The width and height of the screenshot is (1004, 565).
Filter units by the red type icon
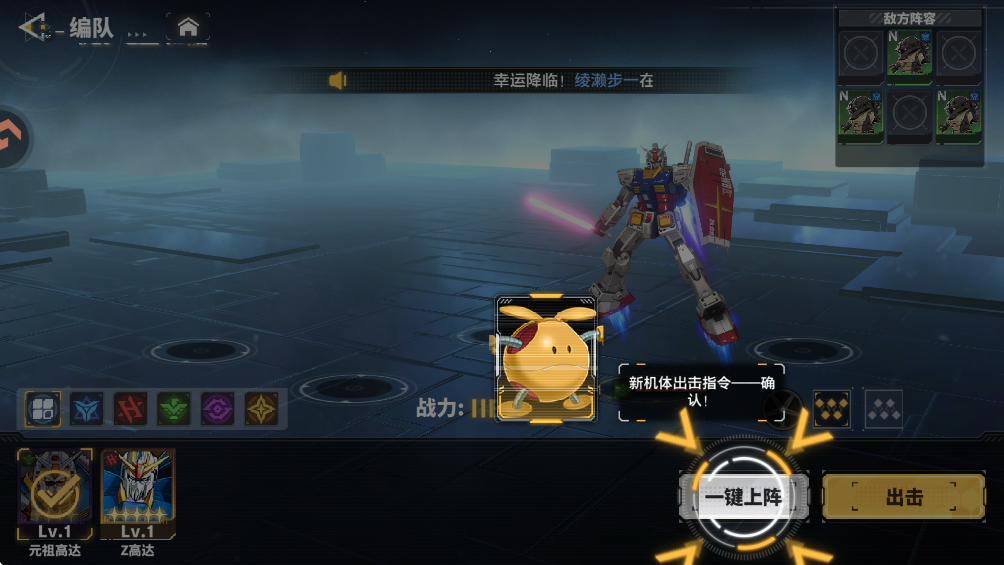131,408
